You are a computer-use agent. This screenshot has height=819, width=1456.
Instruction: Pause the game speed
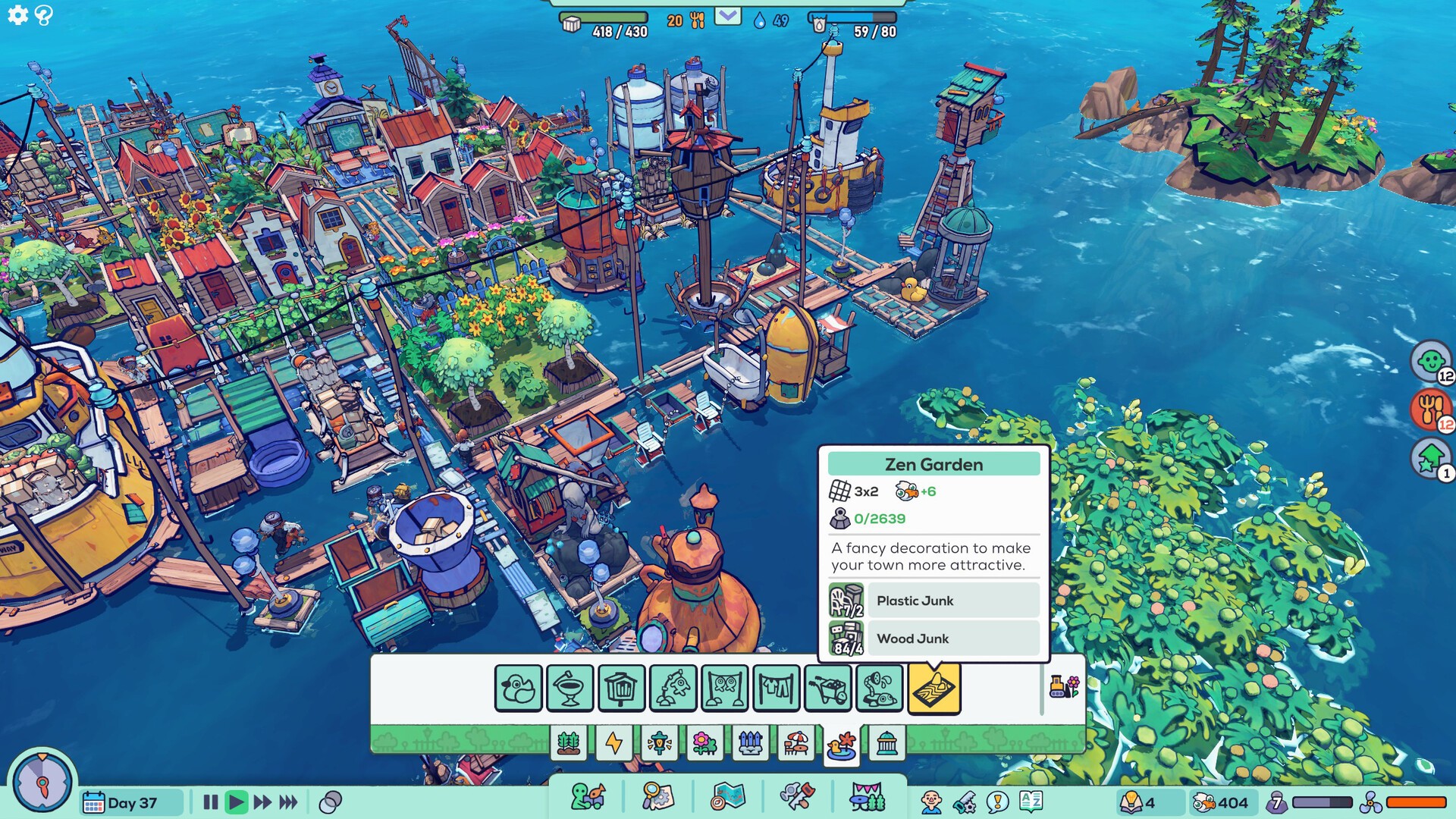coord(211,802)
